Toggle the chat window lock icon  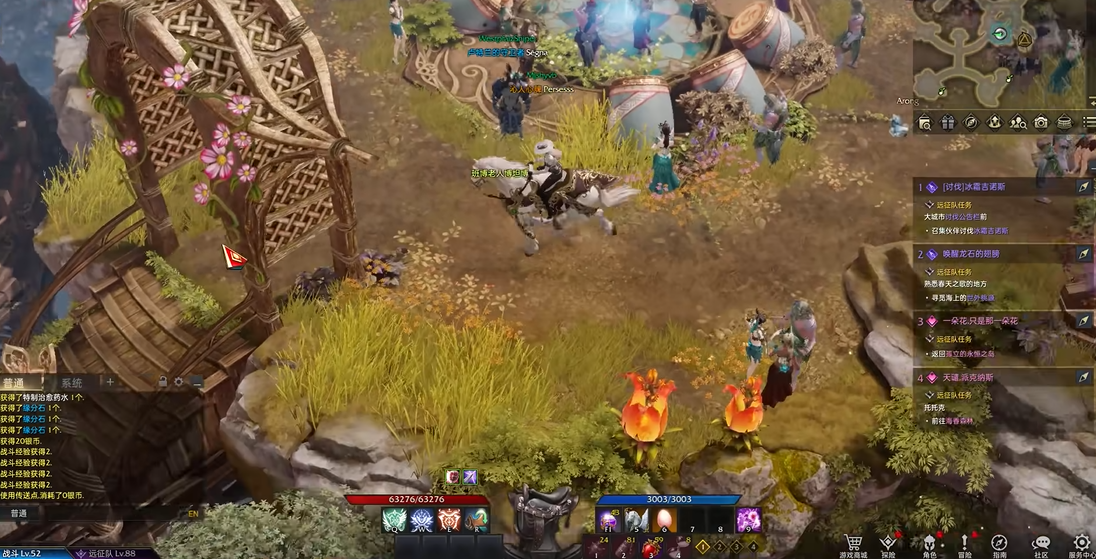click(162, 382)
